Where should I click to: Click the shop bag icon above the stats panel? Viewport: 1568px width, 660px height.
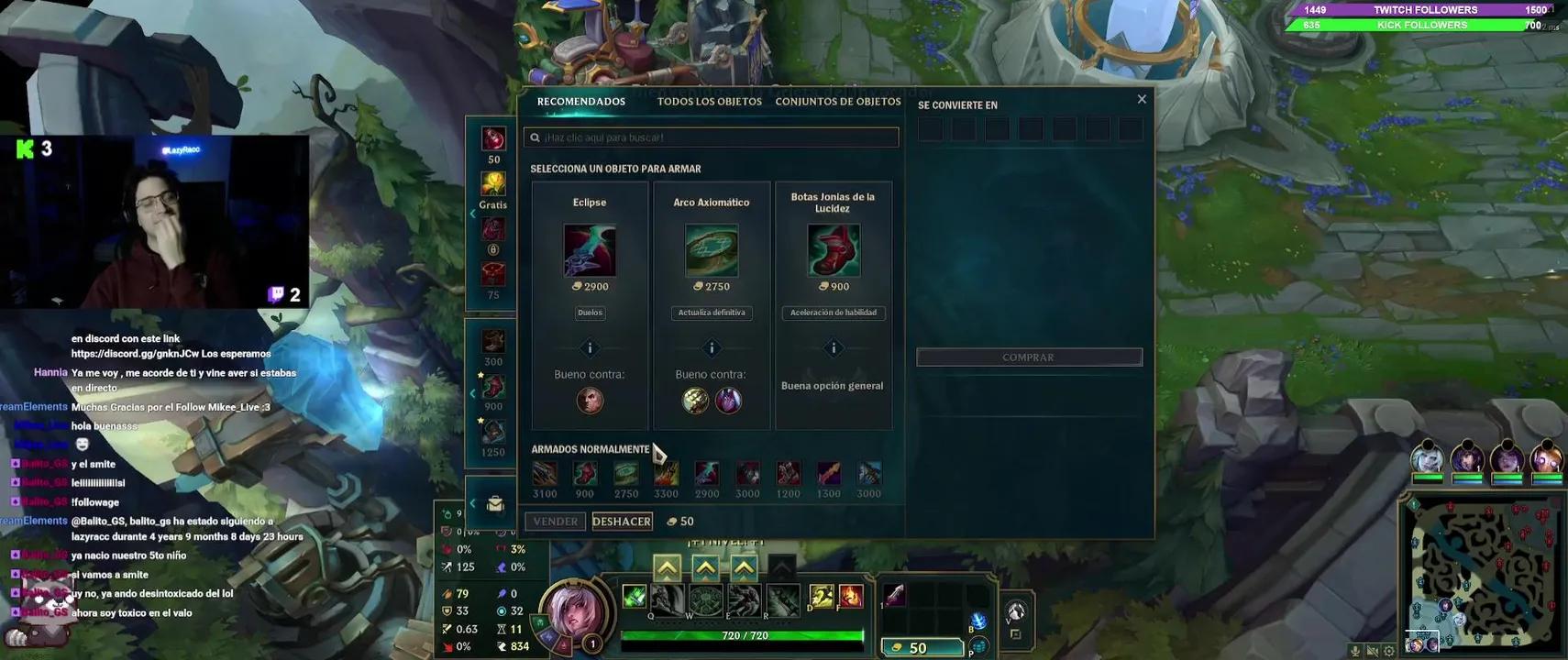pos(494,503)
